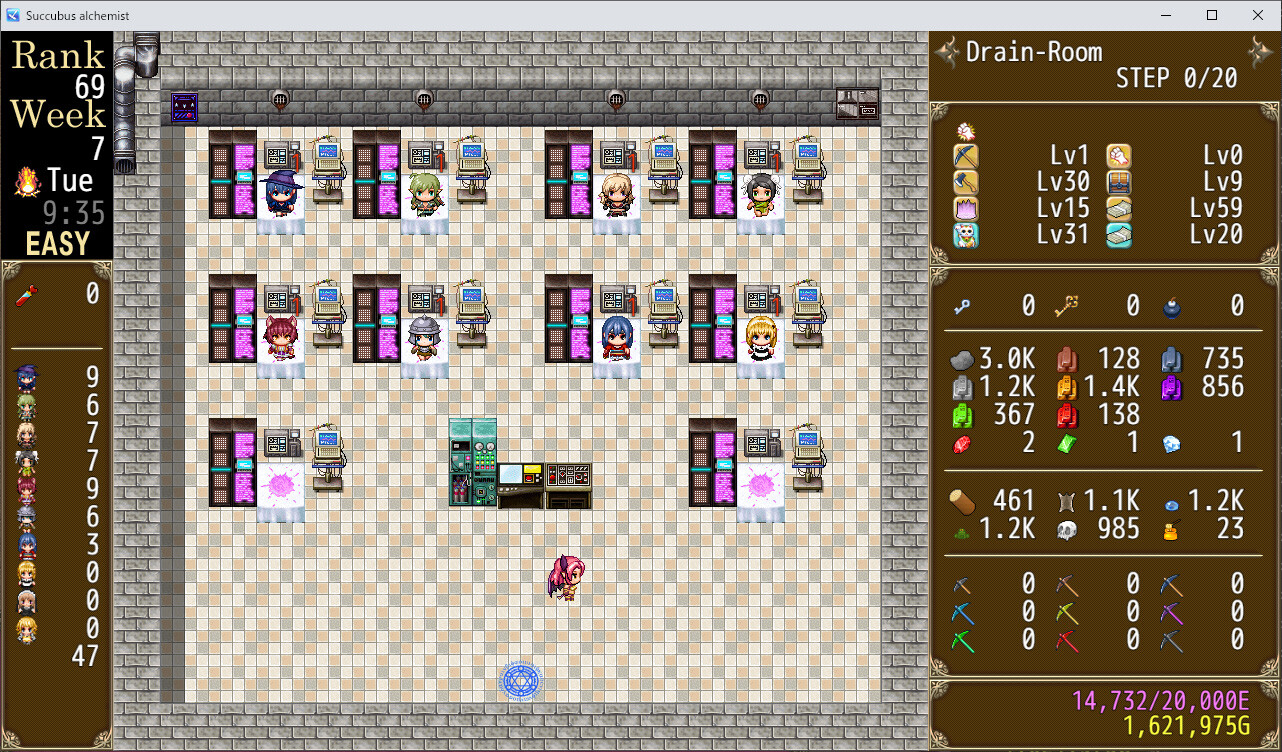
Task: Click the black bomb item icon
Action: coord(1172,308)
